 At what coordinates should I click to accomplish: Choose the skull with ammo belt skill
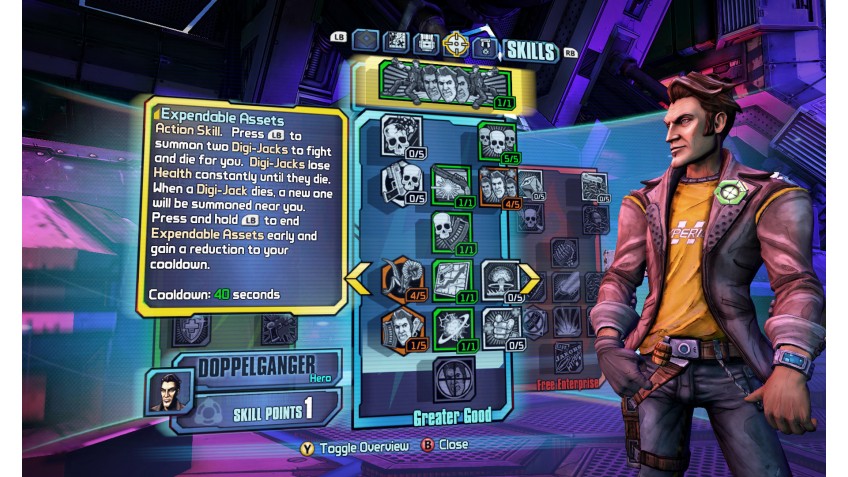click(x=449, y=231)
